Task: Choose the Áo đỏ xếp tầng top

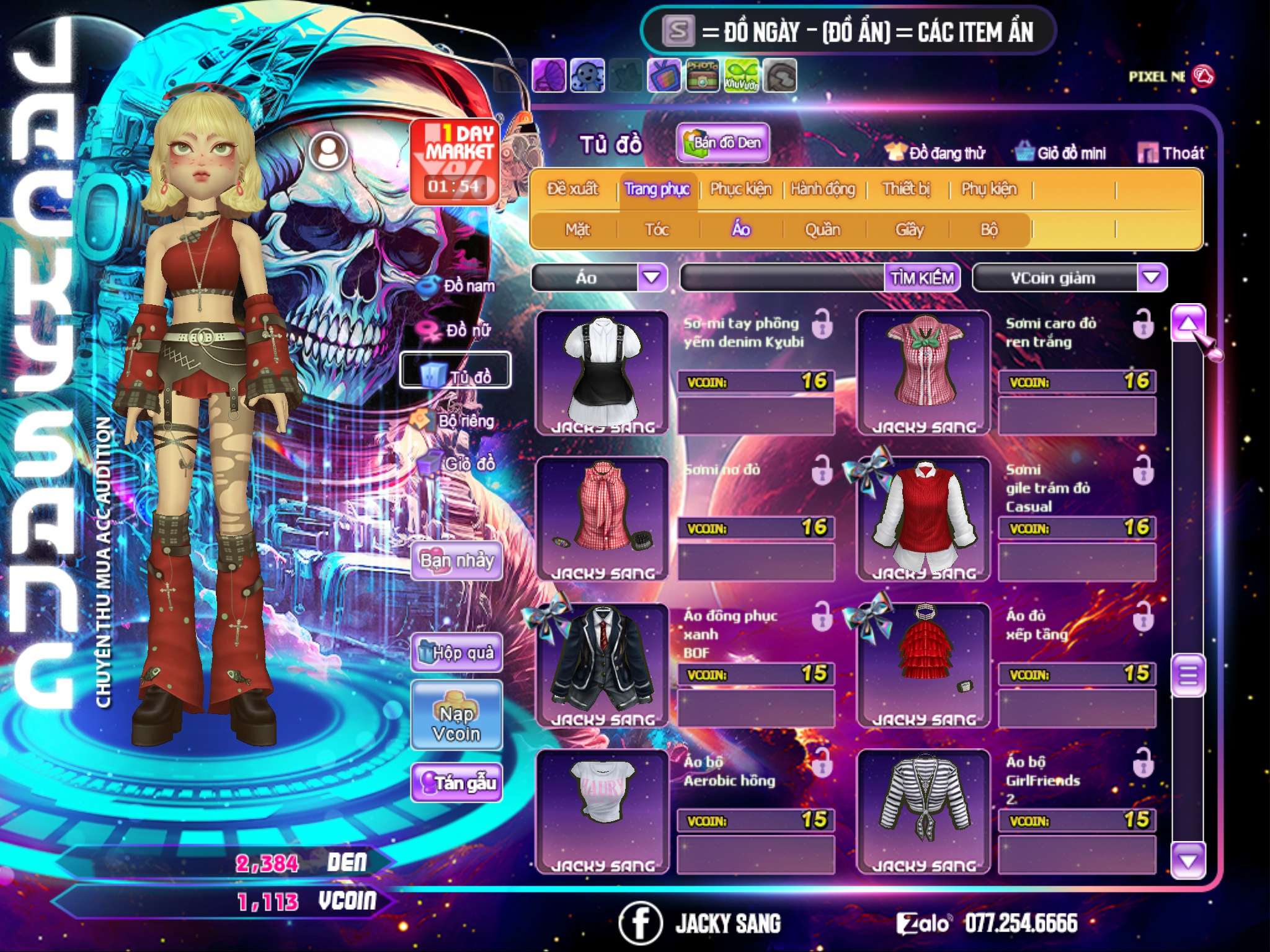Action: (x=923, y=664)
